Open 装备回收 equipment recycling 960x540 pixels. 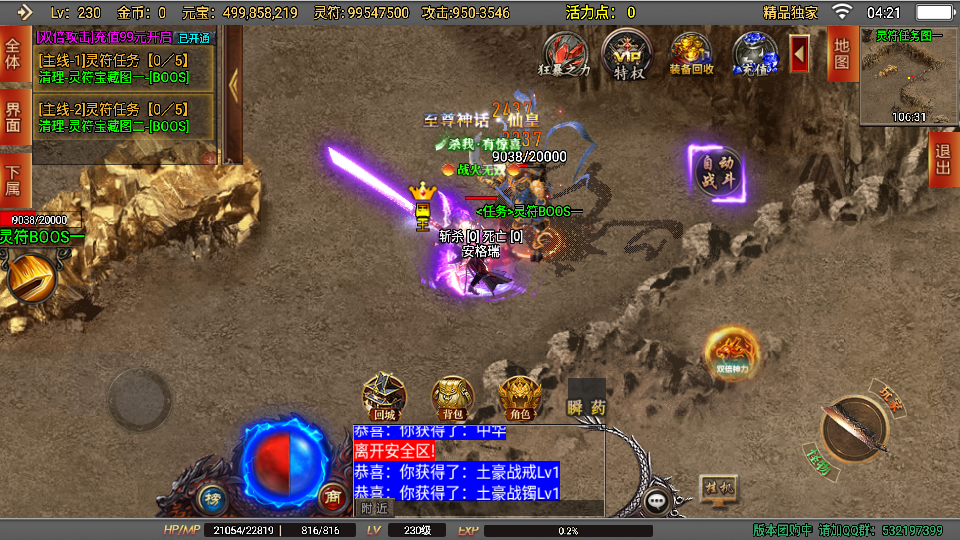click(x=691, y=52)
